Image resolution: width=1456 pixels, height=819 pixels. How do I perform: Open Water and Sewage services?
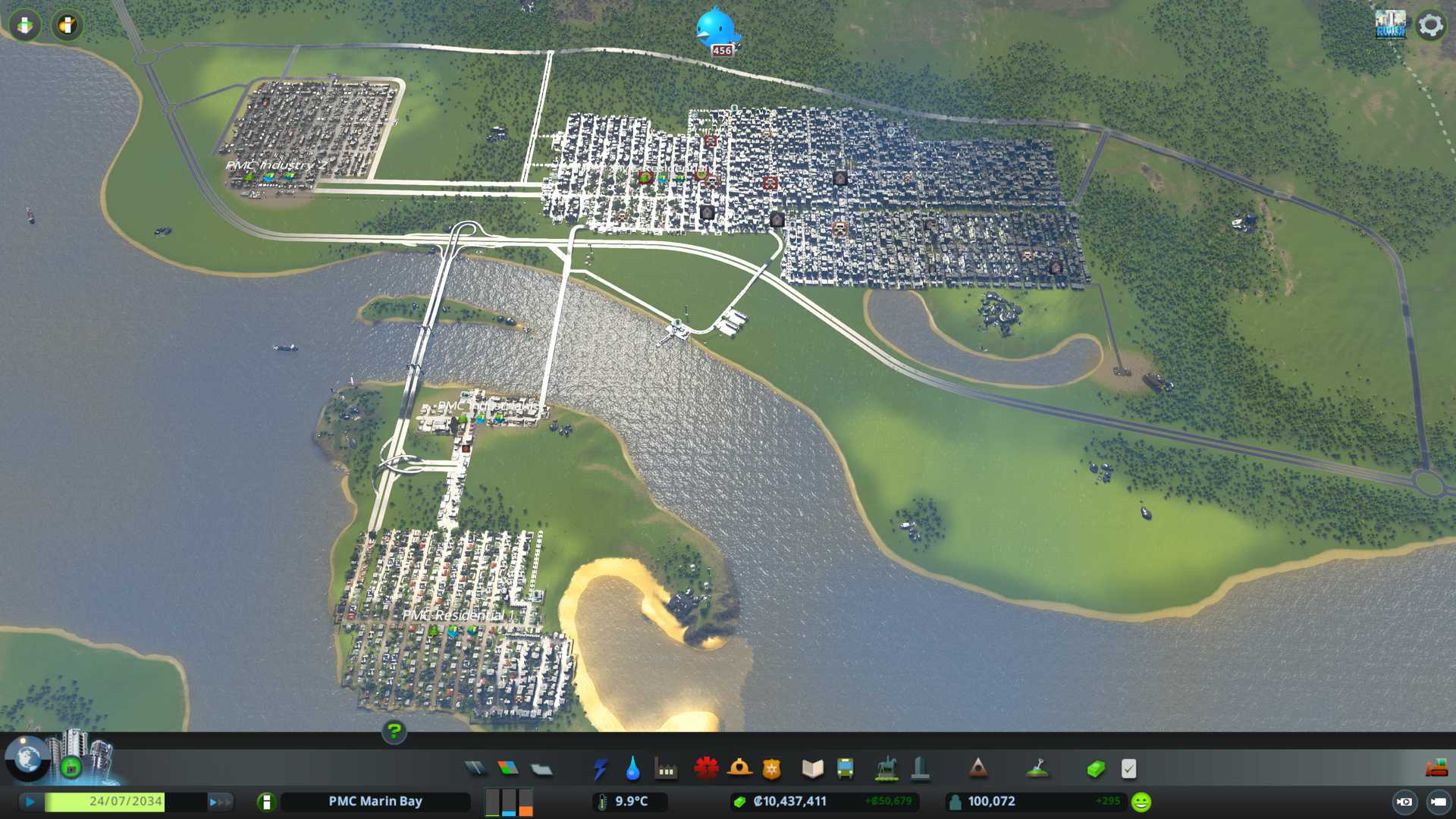point(632,769)
